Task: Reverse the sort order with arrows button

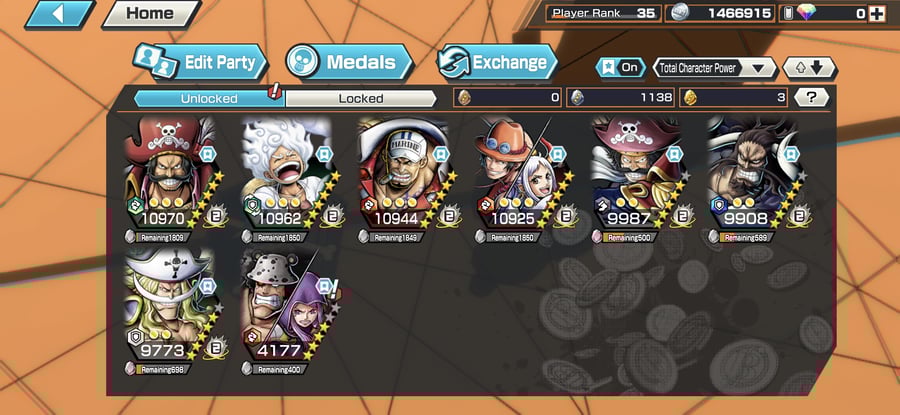Action: pyautogui.click(x=808, y=68)
